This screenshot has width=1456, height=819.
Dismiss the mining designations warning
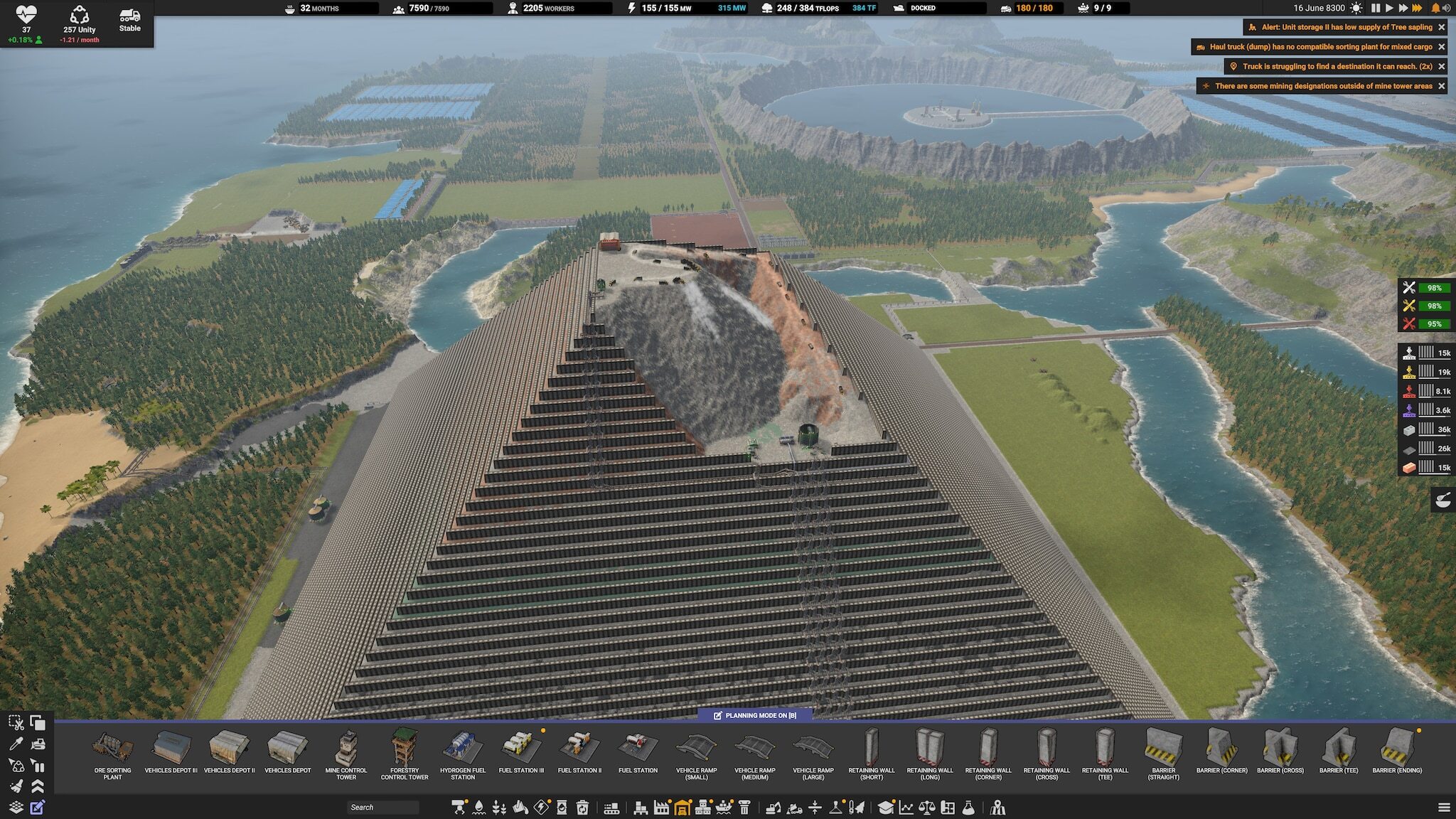(x=1442, y=86)
